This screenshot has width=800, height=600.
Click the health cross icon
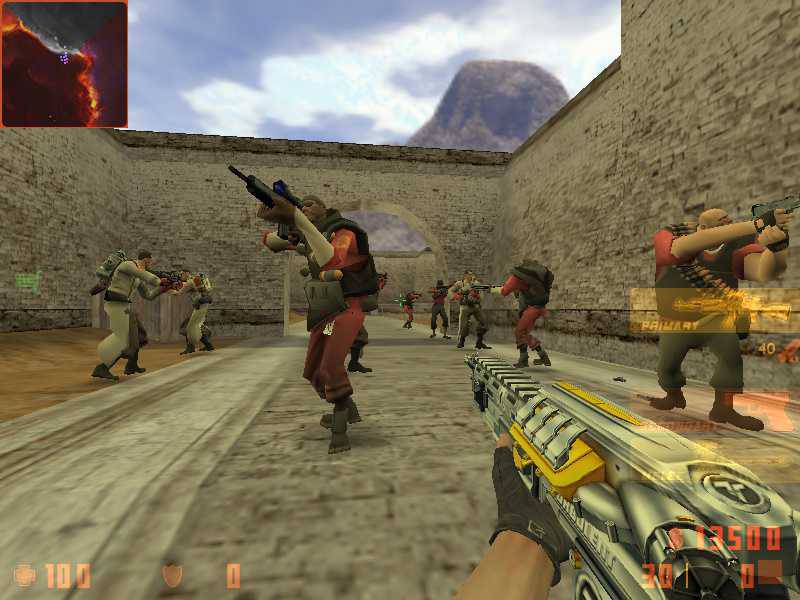click(24, 575)
